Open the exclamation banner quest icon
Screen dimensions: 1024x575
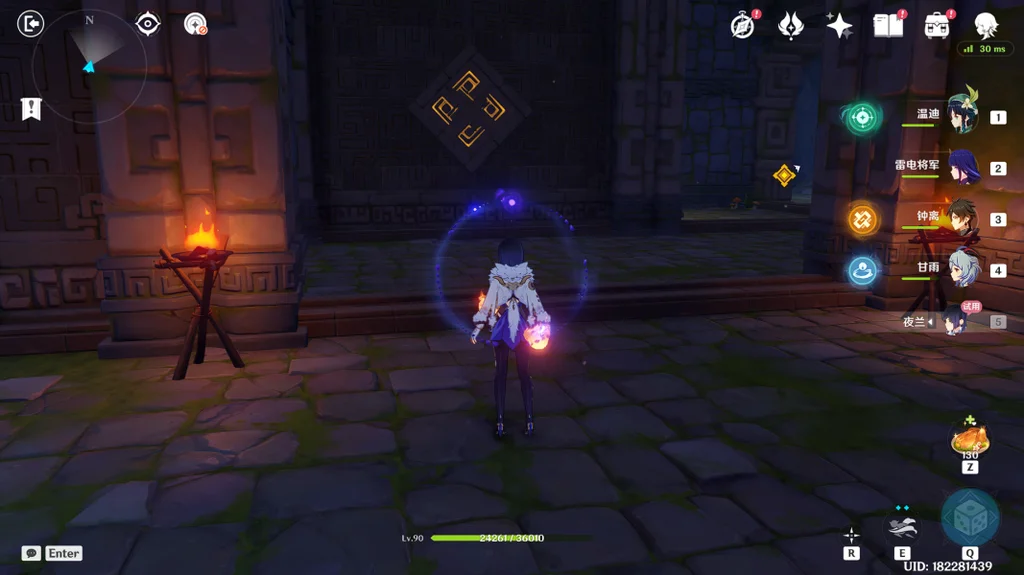pyautogui.click(x=31, y=109)
